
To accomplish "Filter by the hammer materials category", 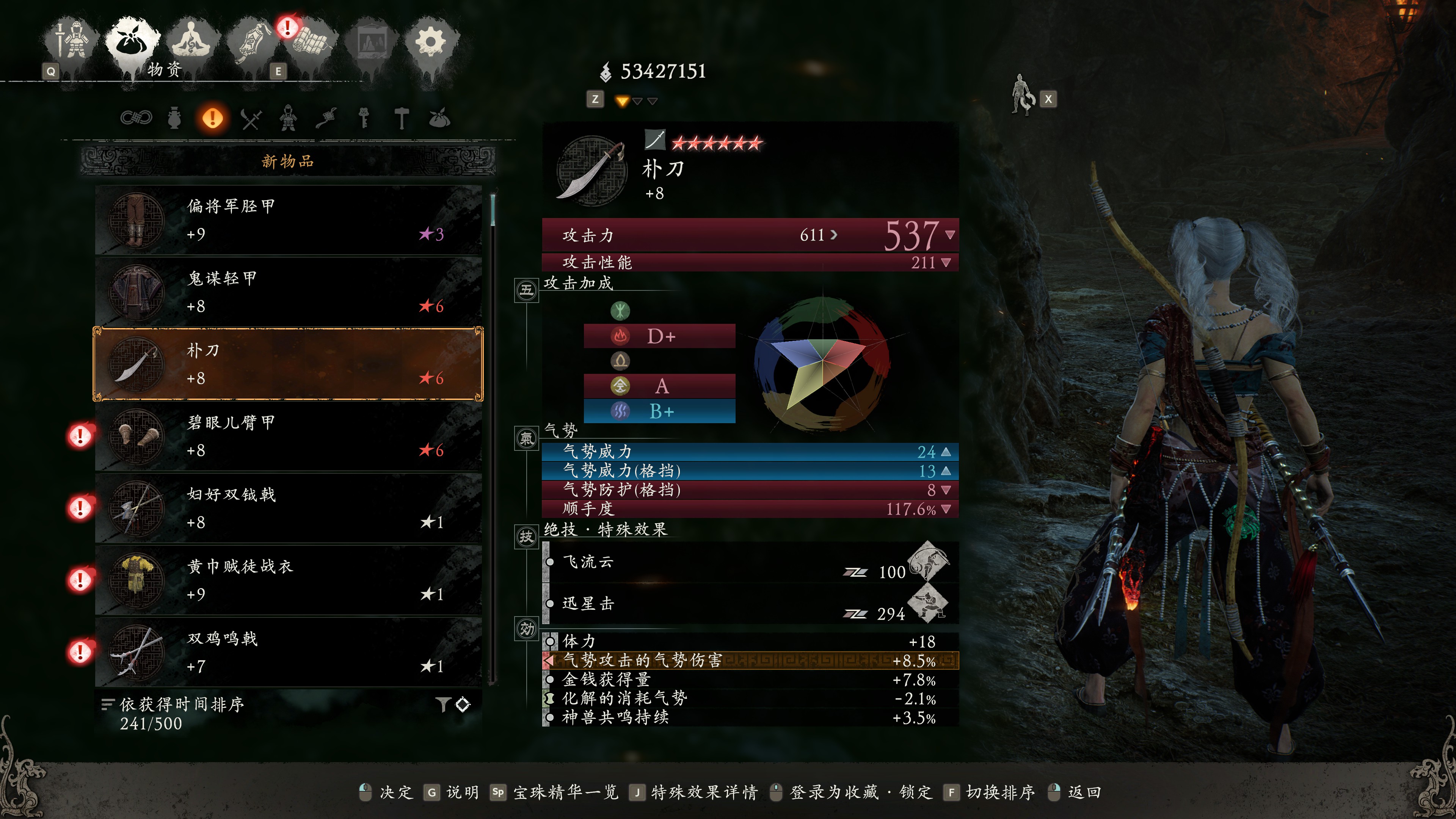I will [401, 119].
